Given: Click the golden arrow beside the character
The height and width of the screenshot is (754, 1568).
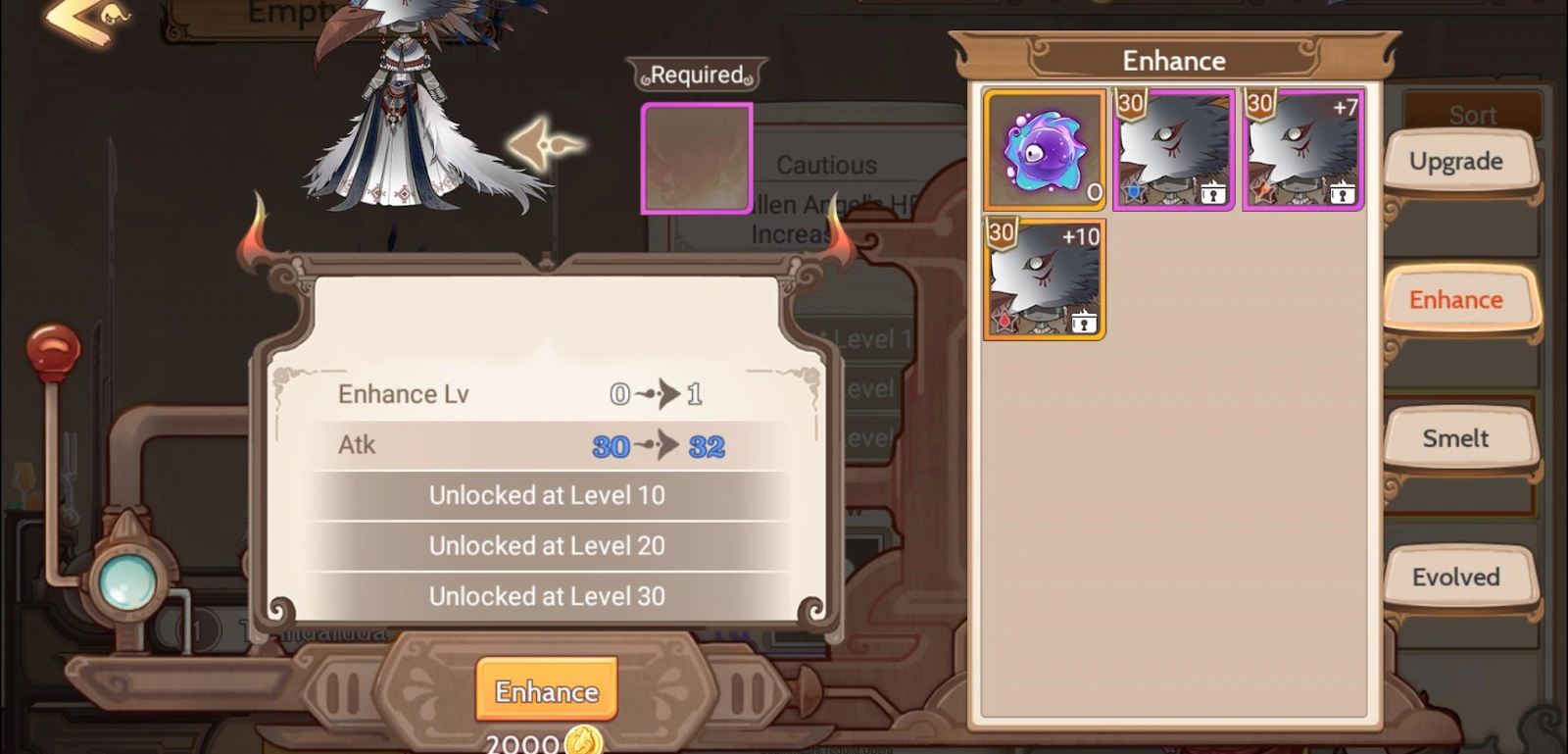Looking at the screenshot, I should coord(546,145).
